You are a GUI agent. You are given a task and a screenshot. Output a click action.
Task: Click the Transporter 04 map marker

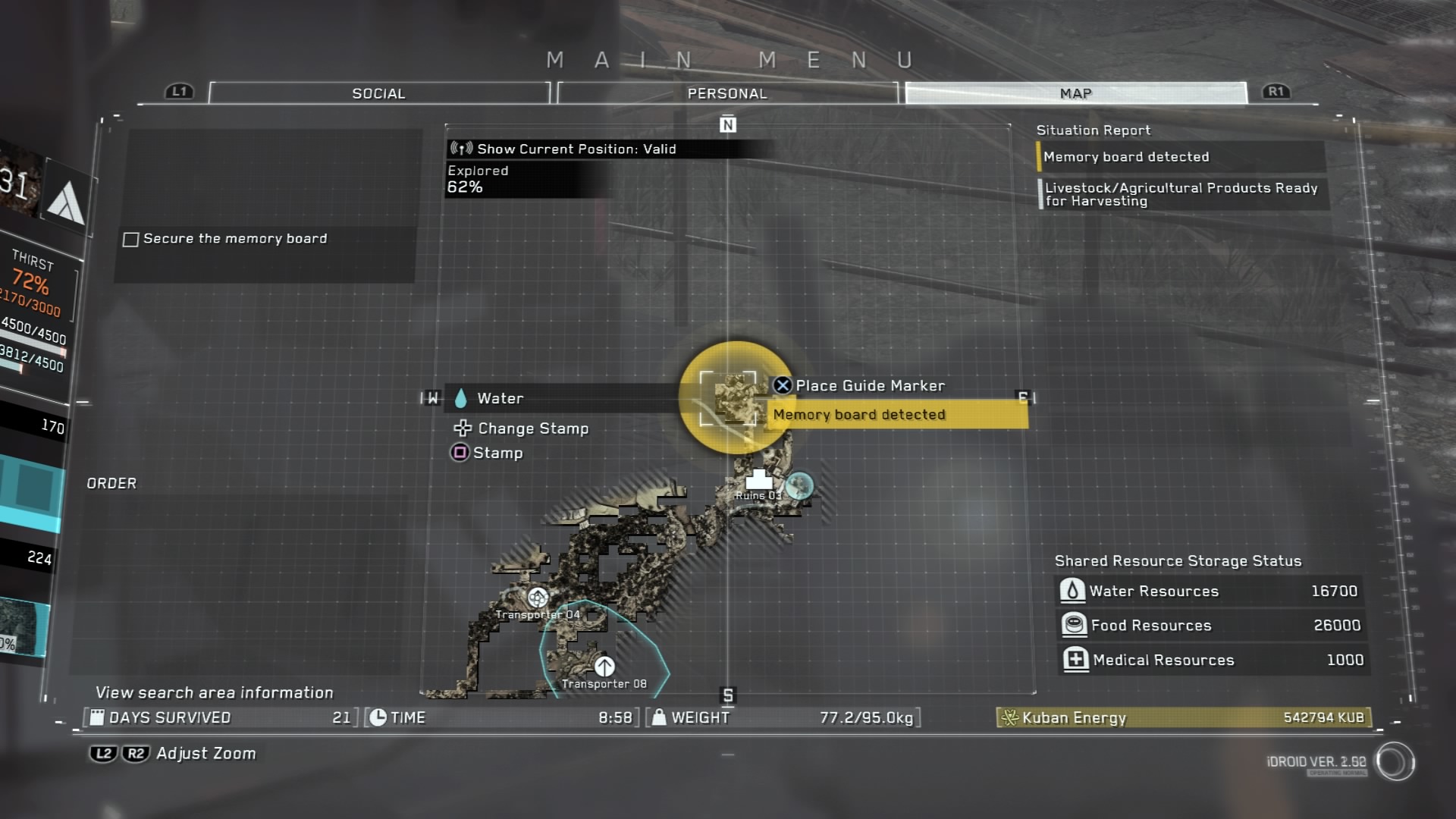point(538,598)
